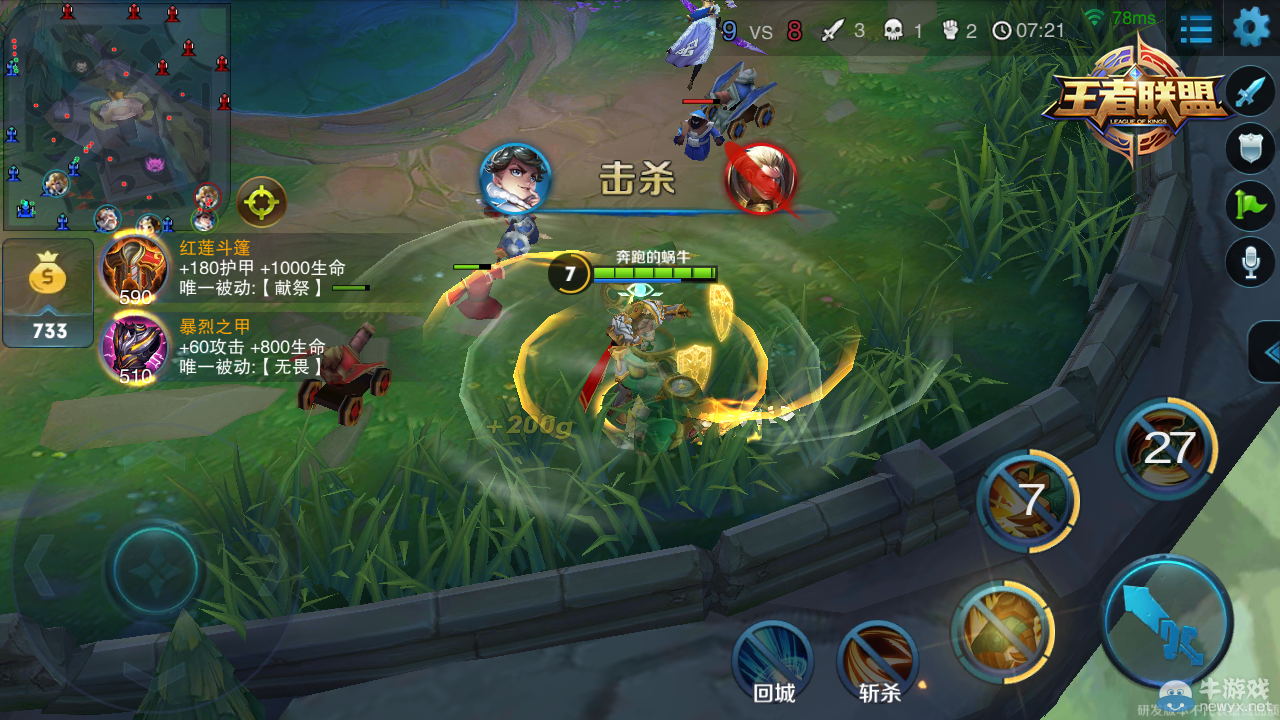Toggle the locked skill with cooldown 27
The width and height of the screenshot is (1280, 720).
[x=1166, y=448]
